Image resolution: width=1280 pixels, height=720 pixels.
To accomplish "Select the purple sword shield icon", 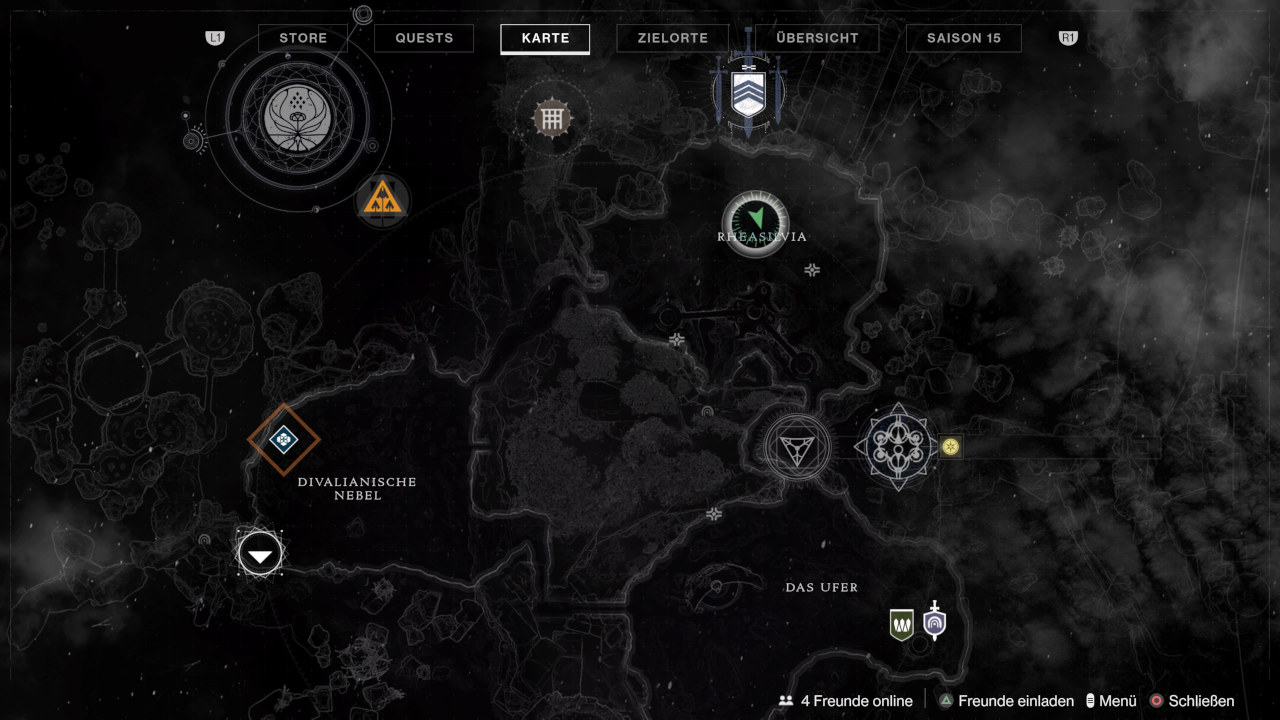I will tap(934, 622).
